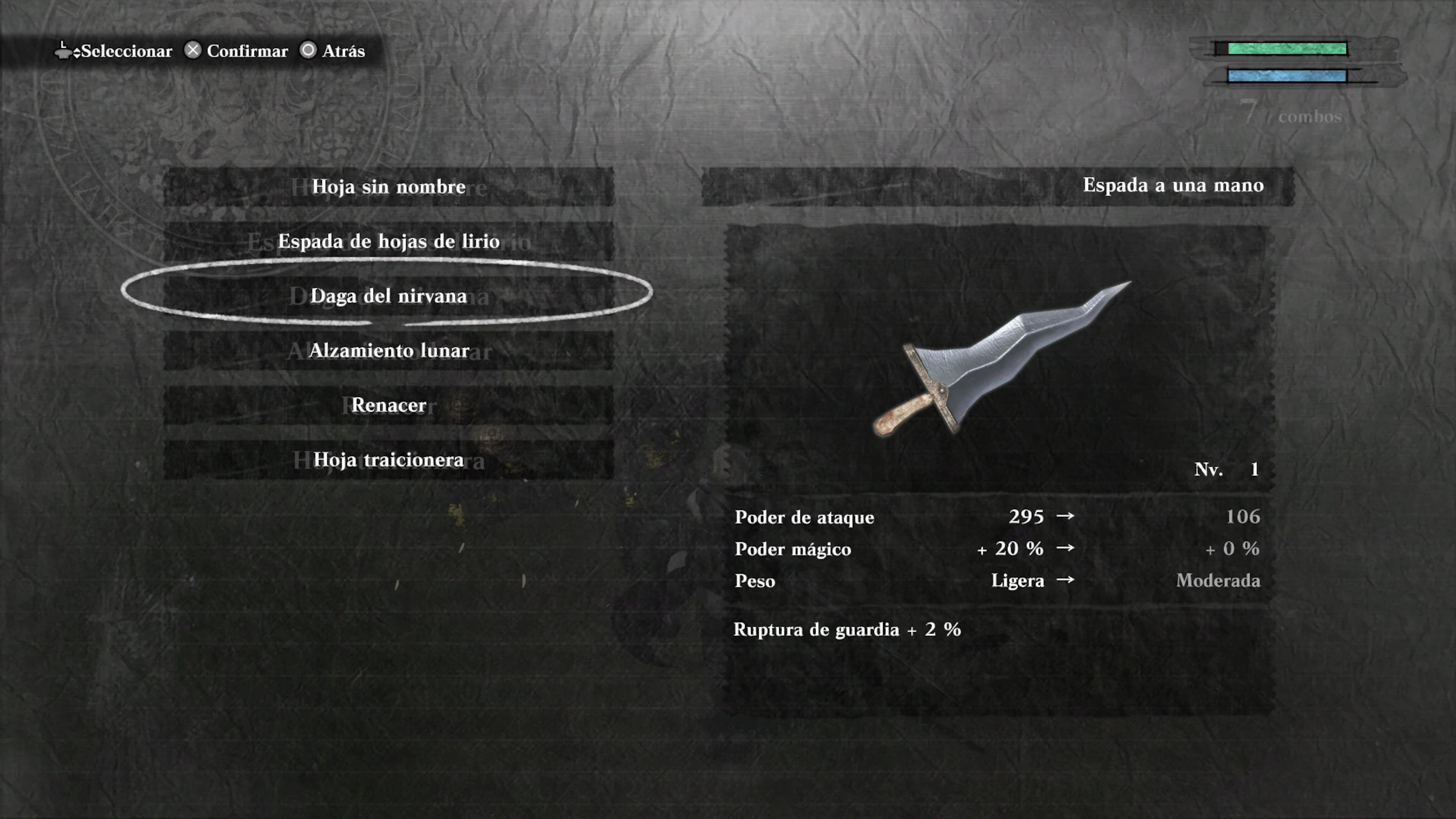Select the Espada de hojas de lirio entry
The image size is (1456, 819).
389,242
